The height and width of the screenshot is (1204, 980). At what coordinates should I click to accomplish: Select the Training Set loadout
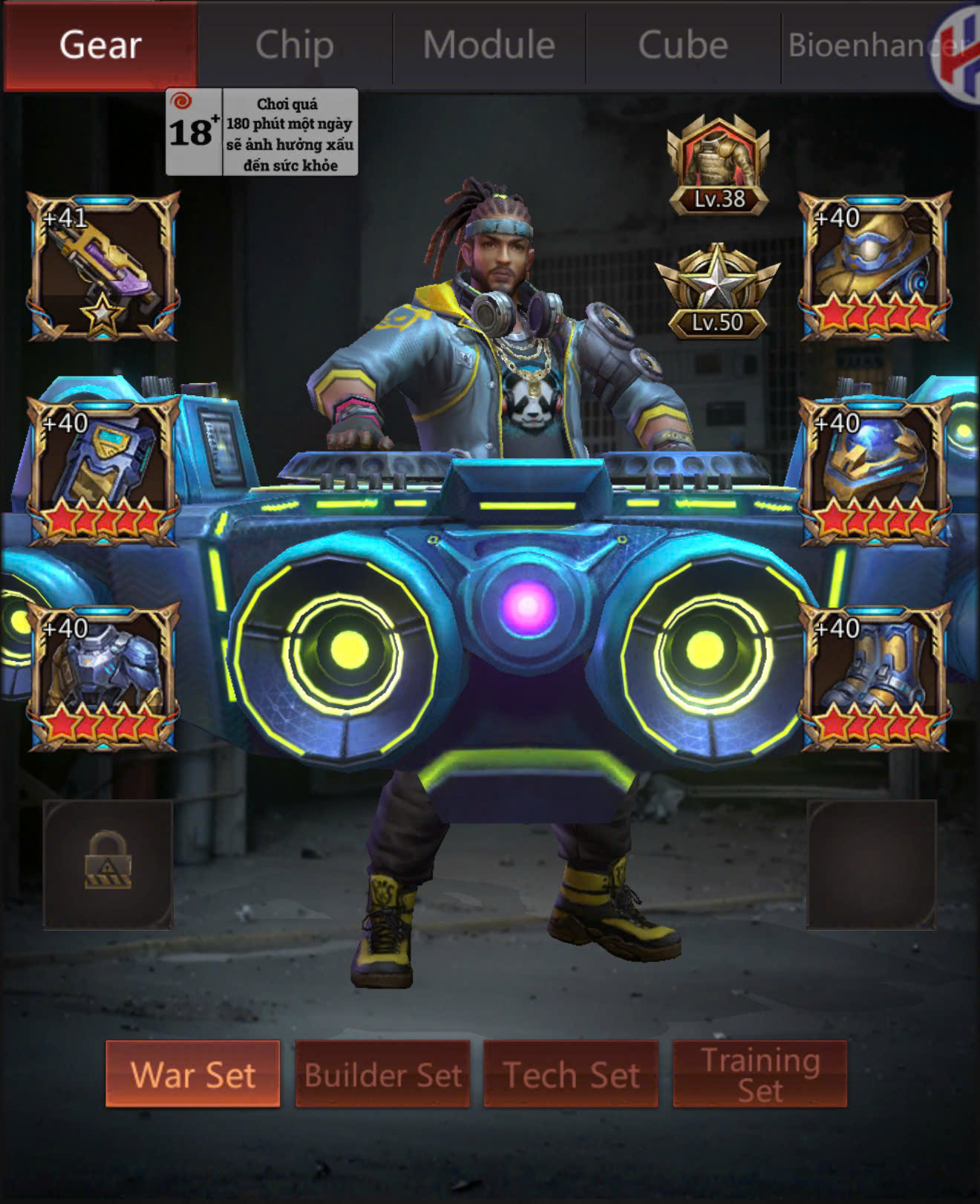click(759, 1074)
